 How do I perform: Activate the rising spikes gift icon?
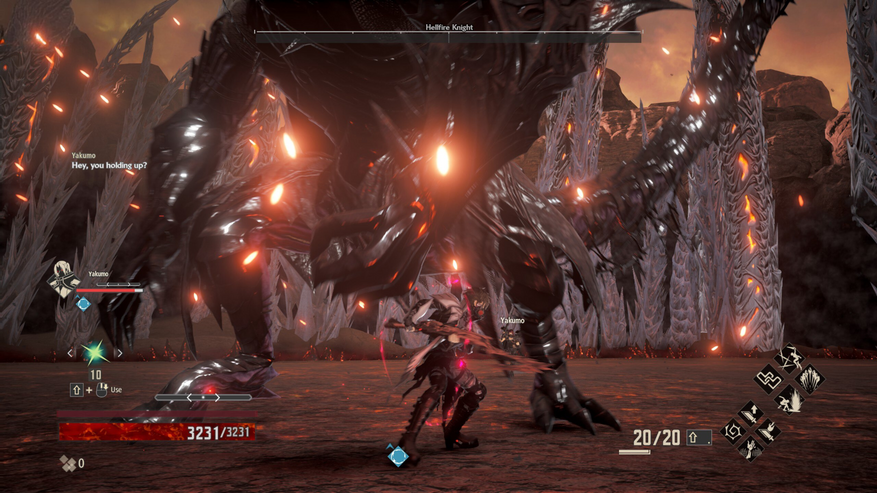pos(811,379)
